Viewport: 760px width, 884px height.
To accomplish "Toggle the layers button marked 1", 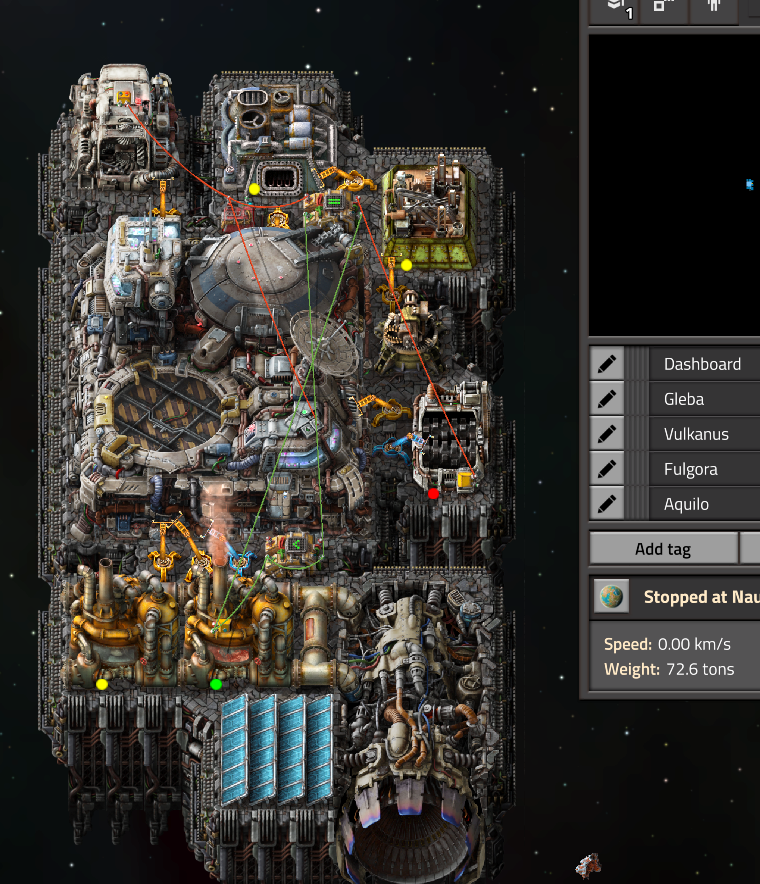I will pyautogui.click(x=614, y=8).
